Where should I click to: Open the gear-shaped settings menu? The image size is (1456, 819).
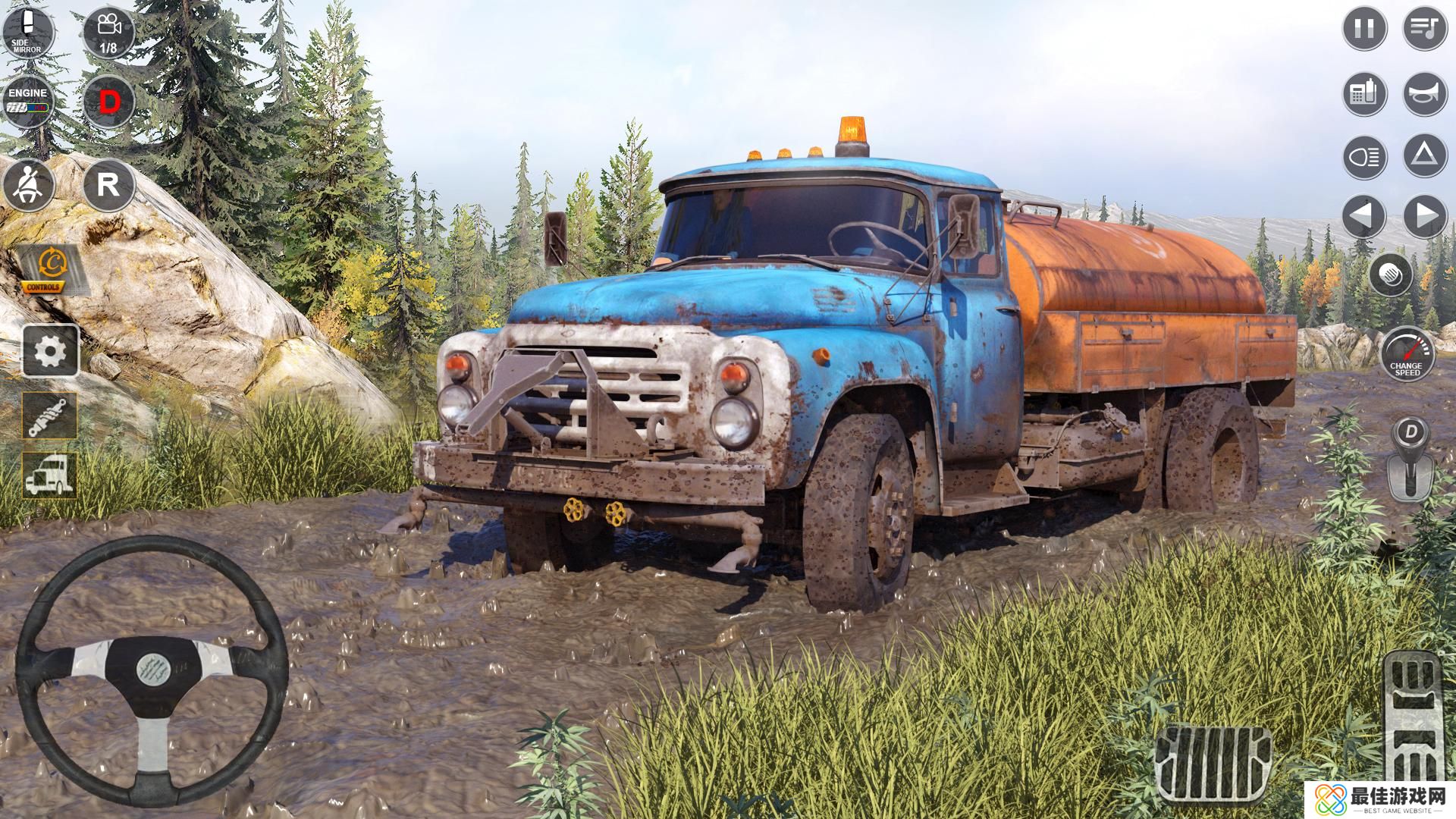(x=51, y=350)
